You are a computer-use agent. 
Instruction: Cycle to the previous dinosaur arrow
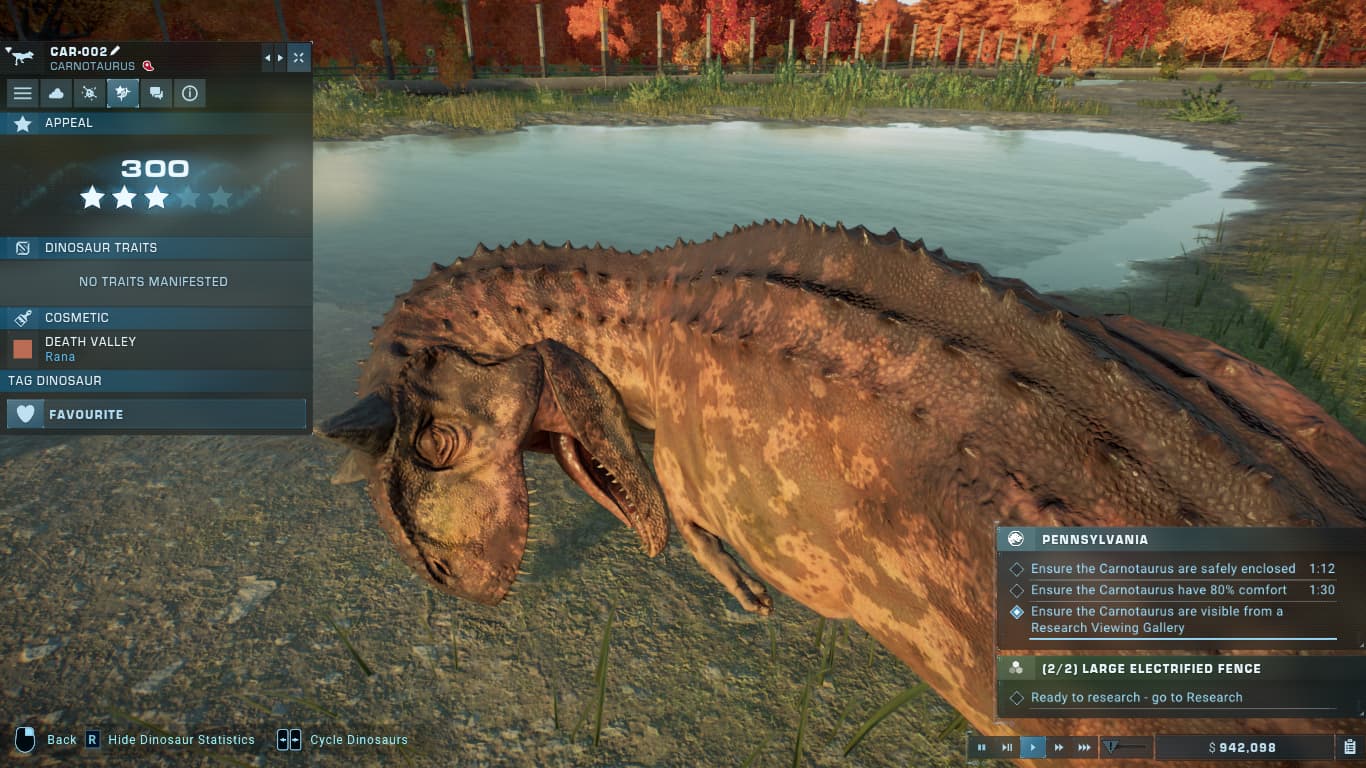(267, 58)
